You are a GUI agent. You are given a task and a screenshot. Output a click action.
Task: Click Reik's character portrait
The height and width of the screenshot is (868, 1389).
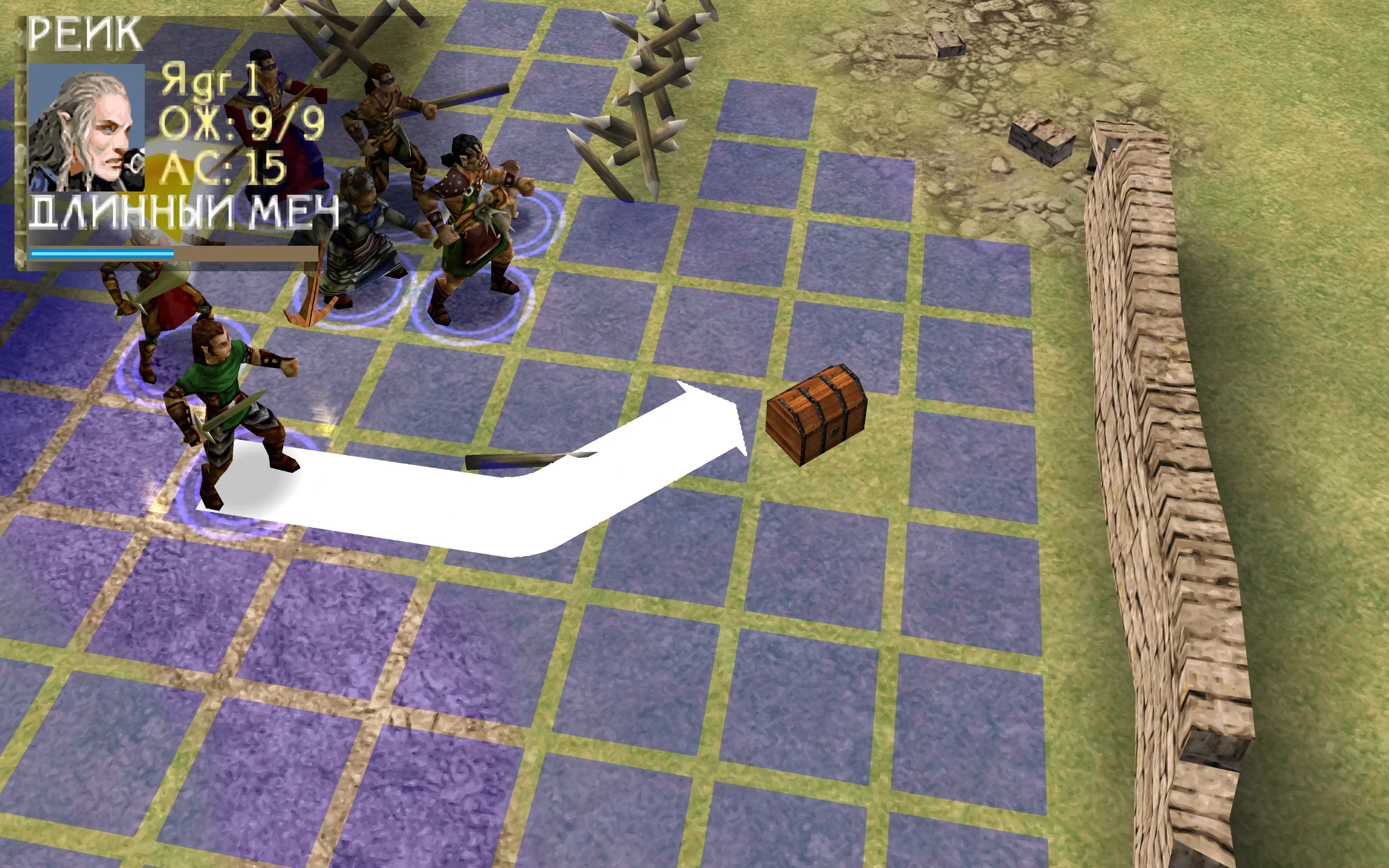coord(86,127)
